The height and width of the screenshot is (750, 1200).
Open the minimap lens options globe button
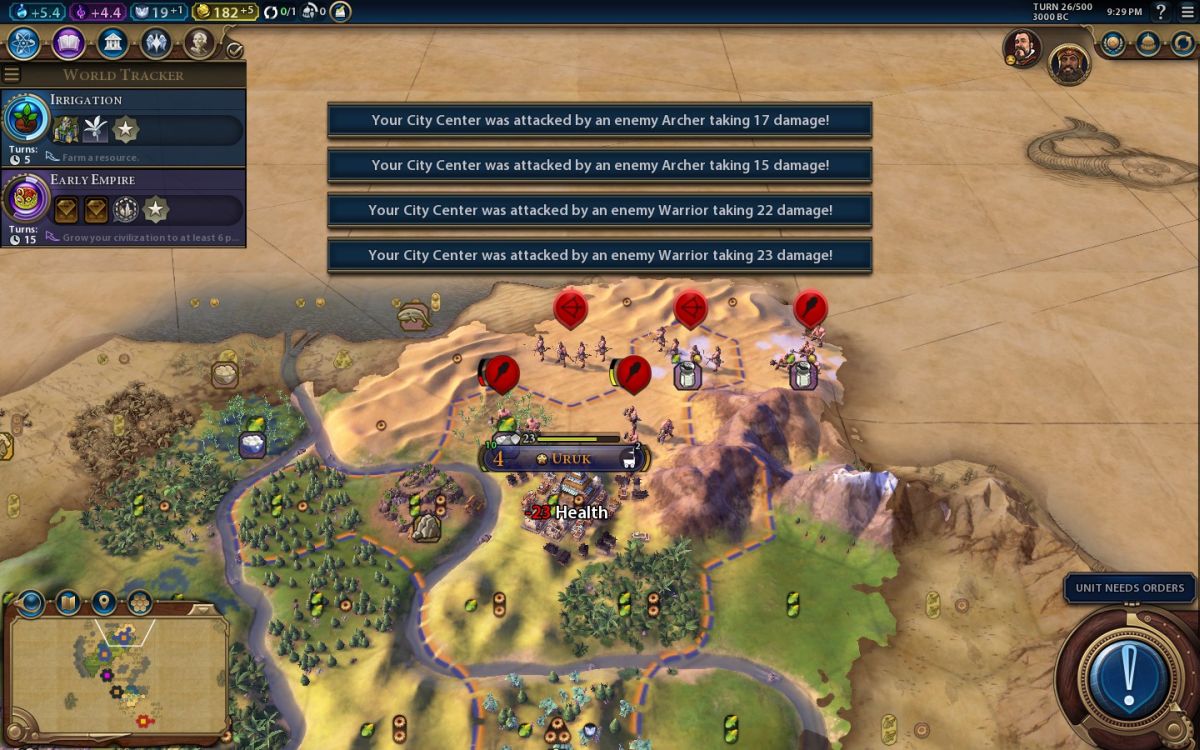[x=32, y=603]
